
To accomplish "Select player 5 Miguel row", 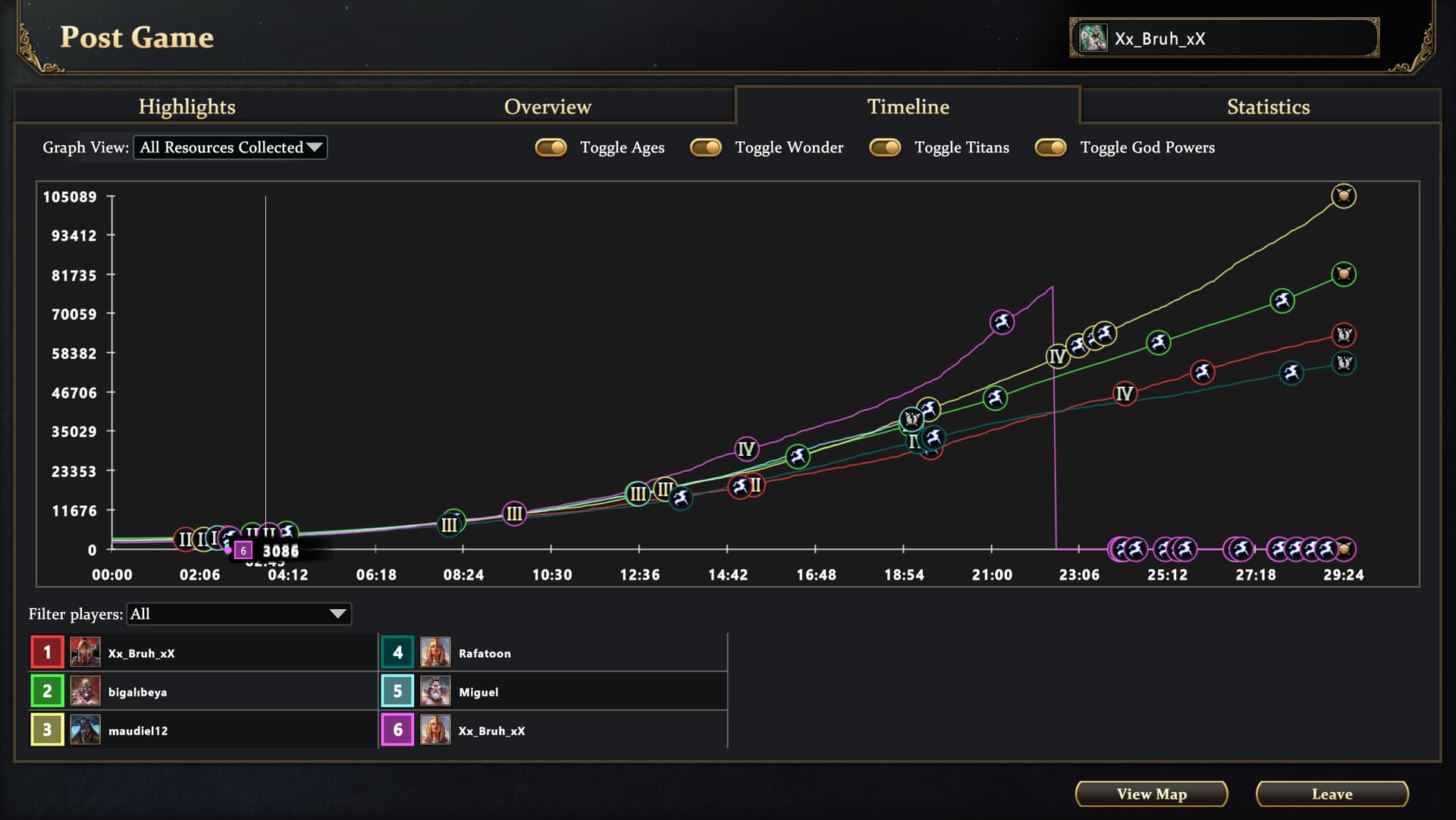I will [554, 692].
